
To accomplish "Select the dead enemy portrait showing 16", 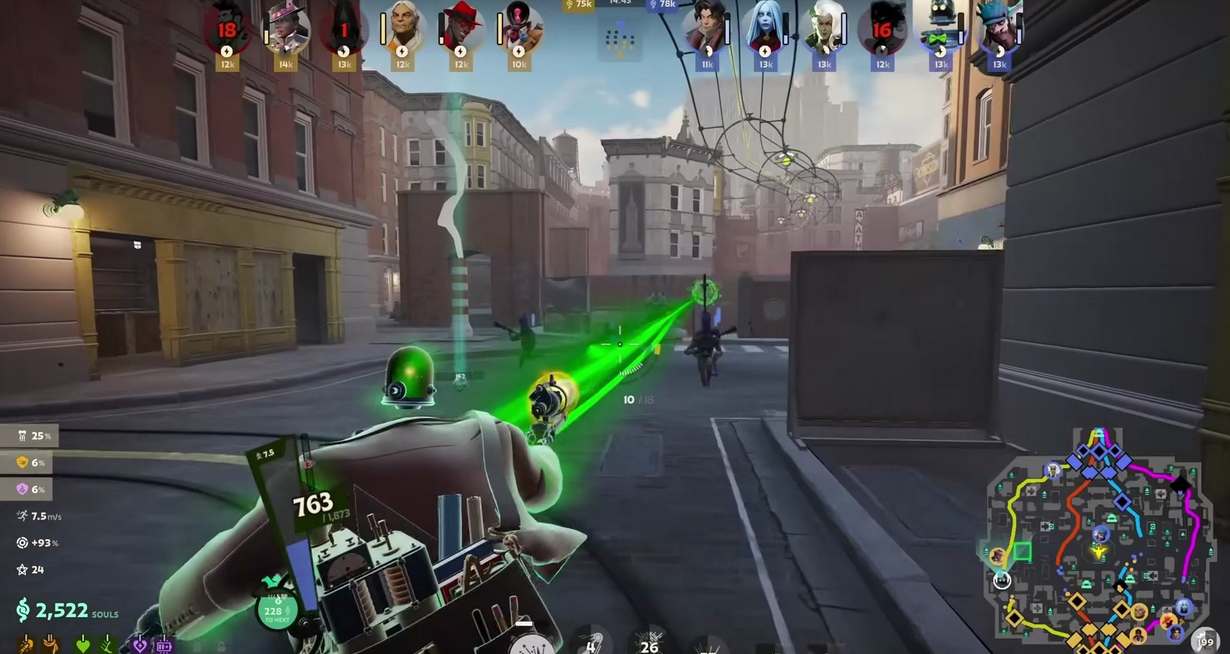I will (x=882, y=27).
